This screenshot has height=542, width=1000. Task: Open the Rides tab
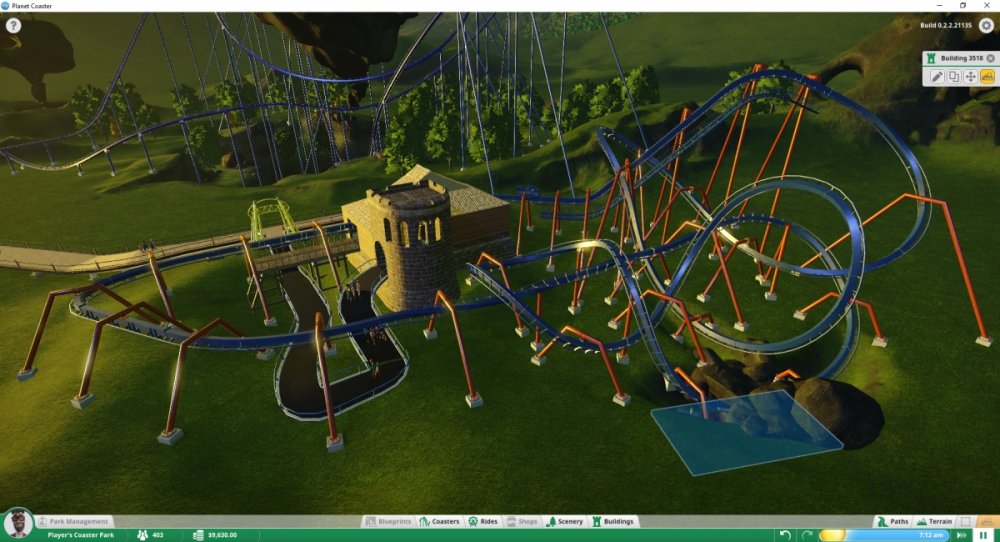(483, 521)
